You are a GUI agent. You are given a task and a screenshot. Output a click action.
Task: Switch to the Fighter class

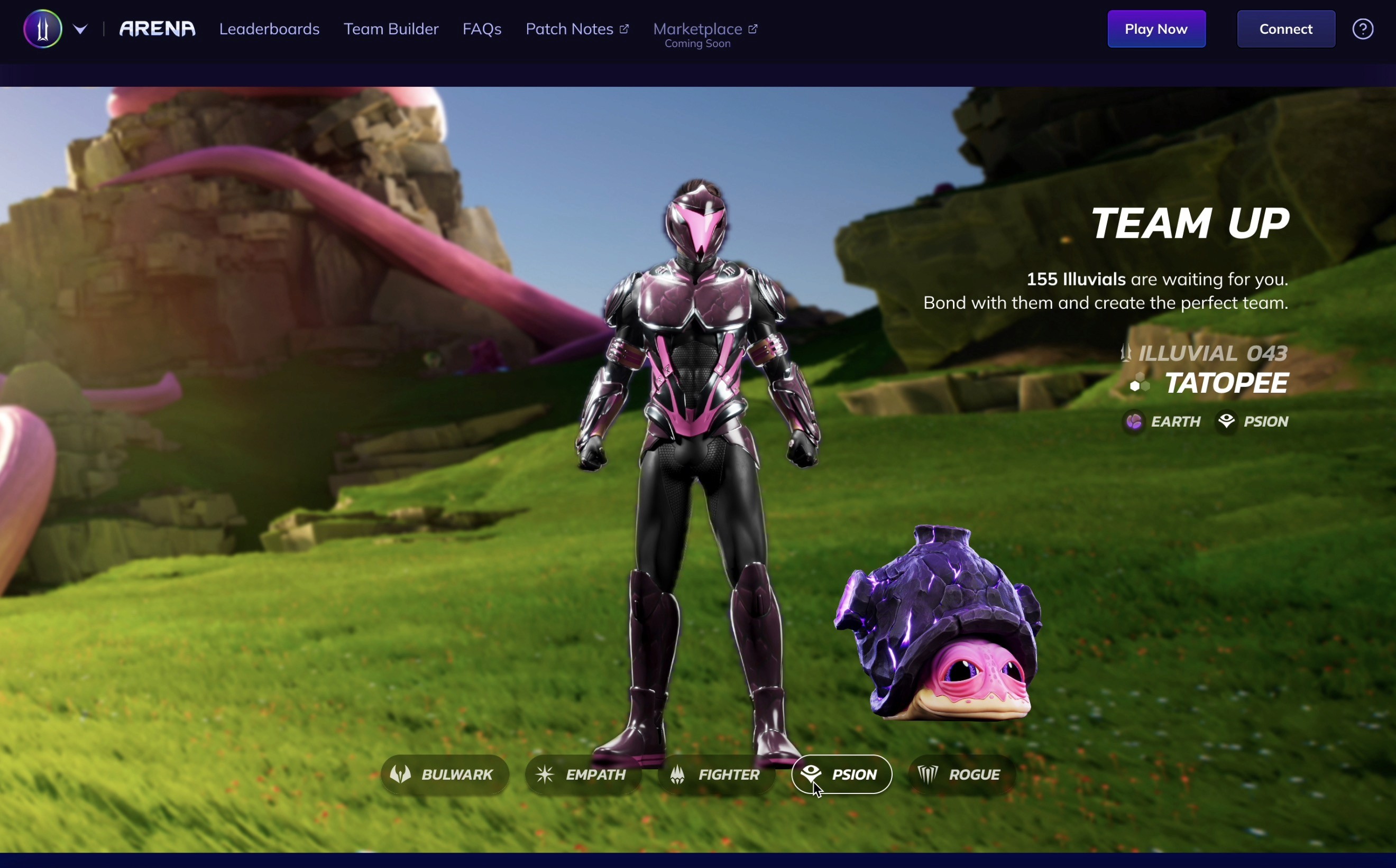(716, 774)
